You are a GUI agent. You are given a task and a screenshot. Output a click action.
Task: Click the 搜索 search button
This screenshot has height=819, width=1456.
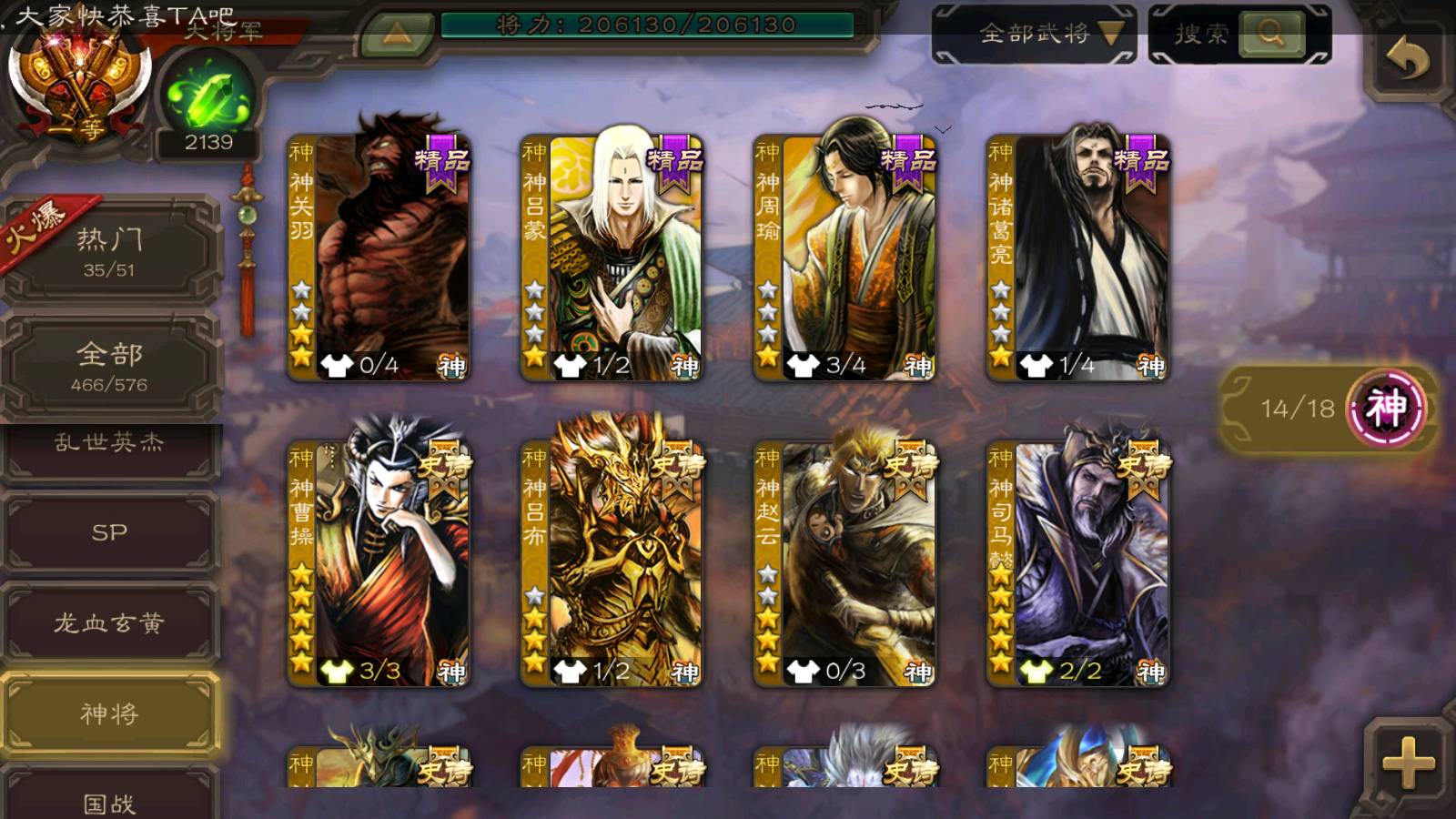[x=1239, y=35]
